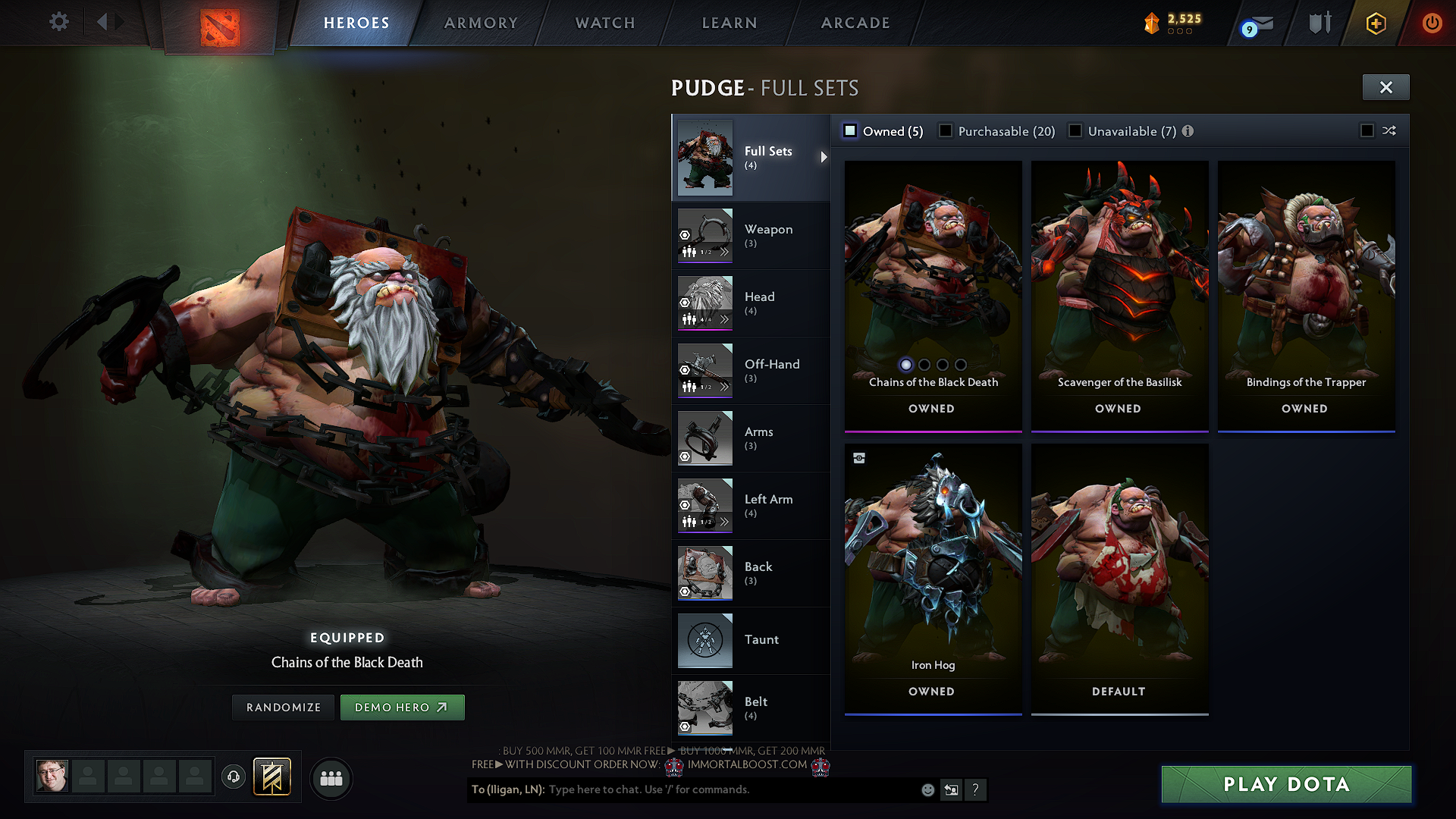
Task: Switch to the HEROES tab
Action: point(356,23)
